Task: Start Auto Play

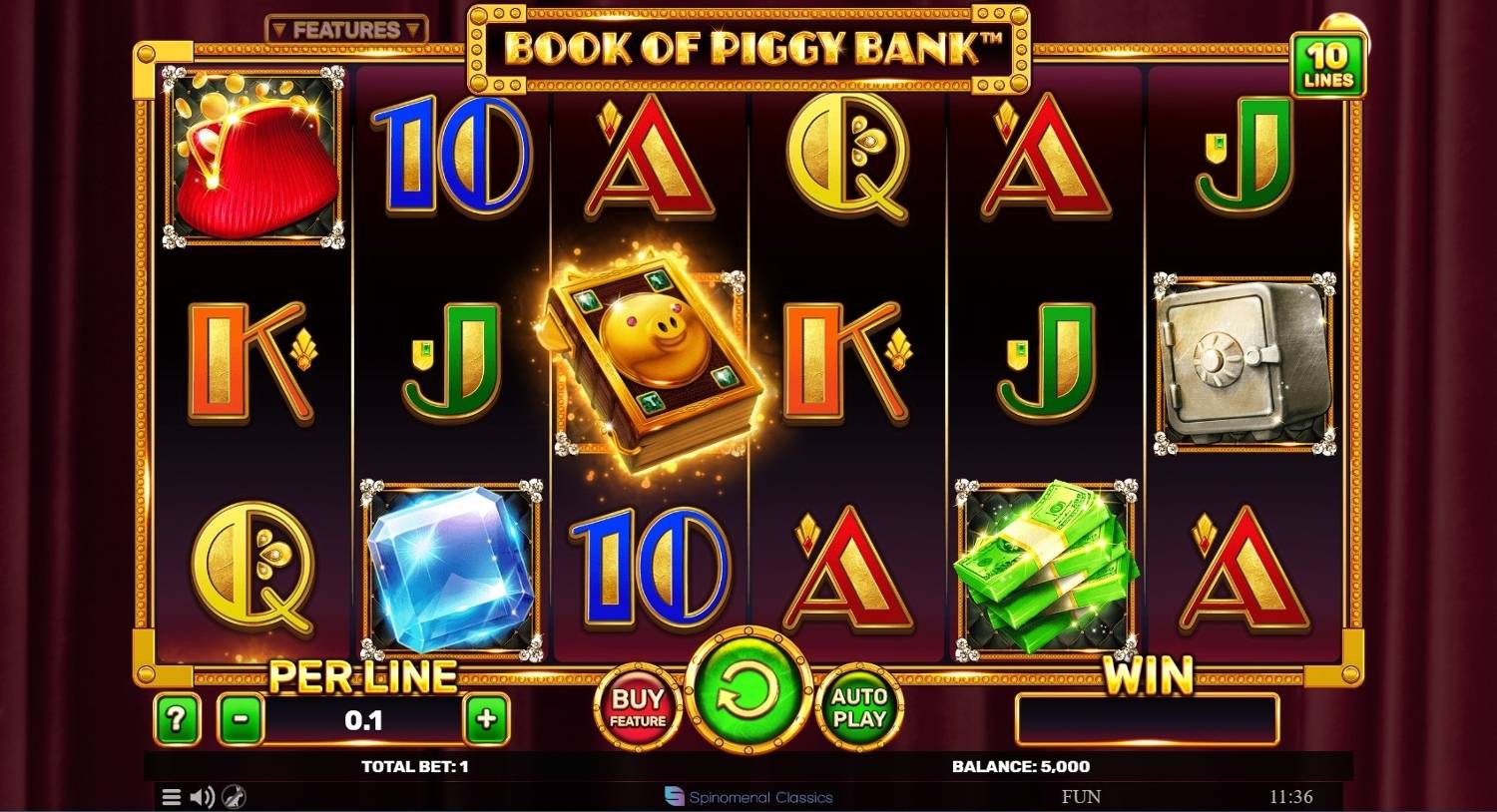Action: [858, 708]
